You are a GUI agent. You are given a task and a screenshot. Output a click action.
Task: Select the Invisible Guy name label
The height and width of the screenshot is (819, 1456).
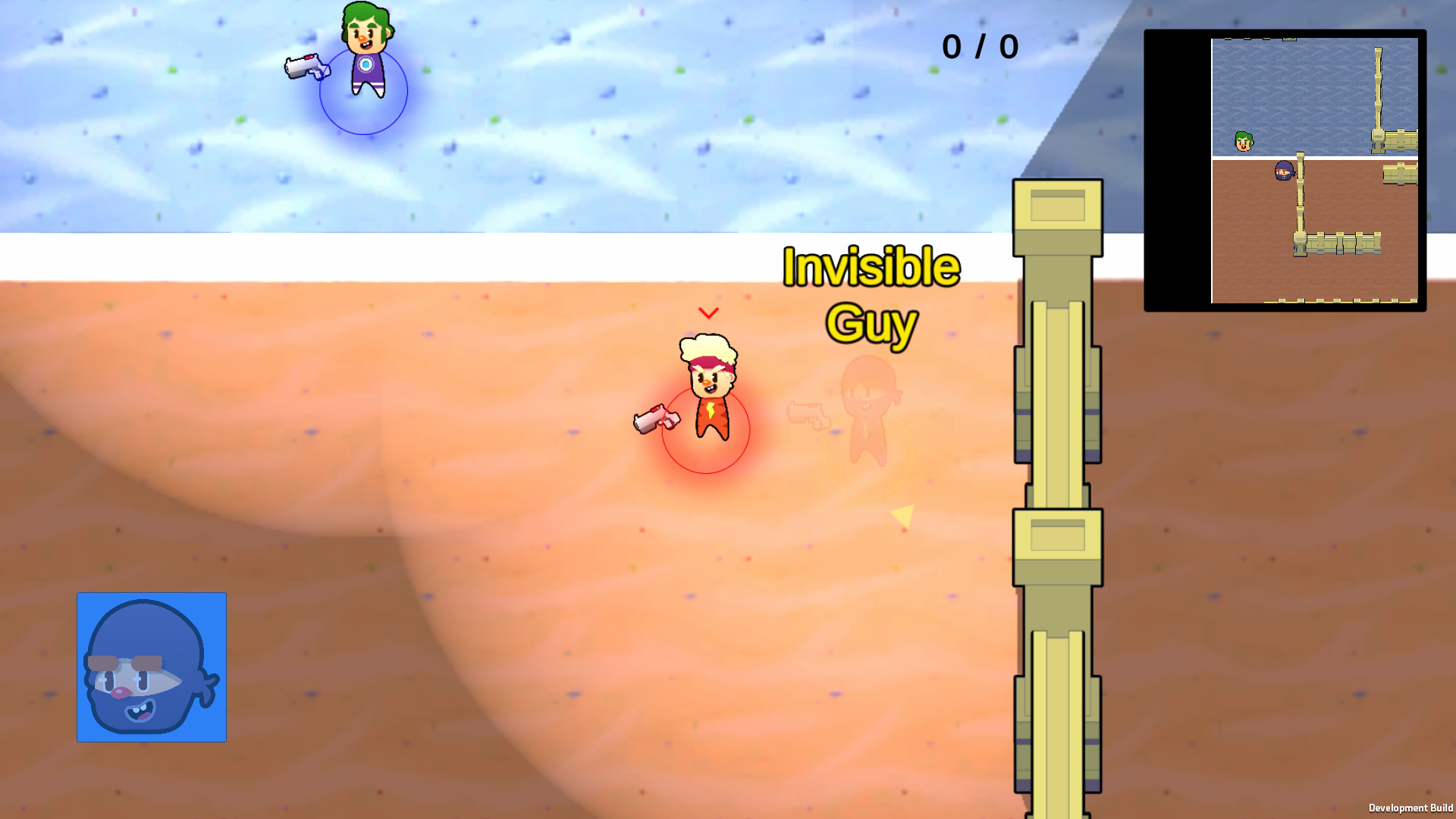[x=872, y=292]
